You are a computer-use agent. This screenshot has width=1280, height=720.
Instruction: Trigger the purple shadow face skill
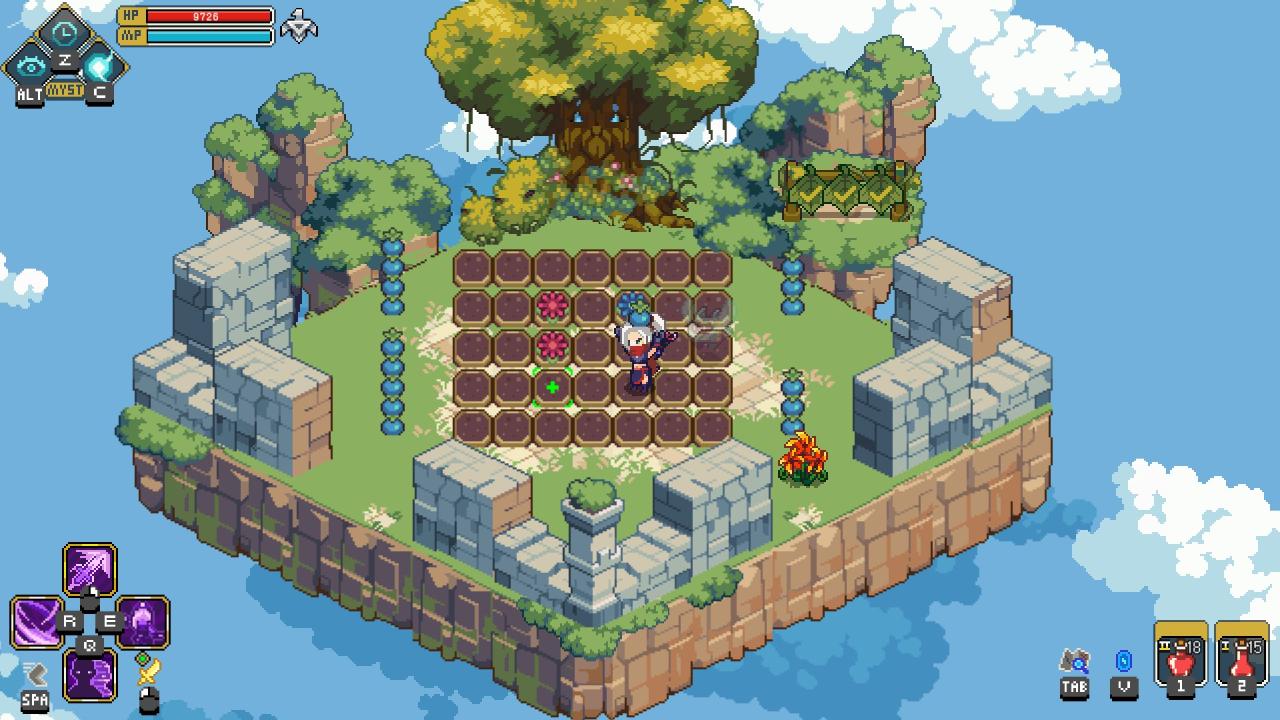tap(90, 675)
